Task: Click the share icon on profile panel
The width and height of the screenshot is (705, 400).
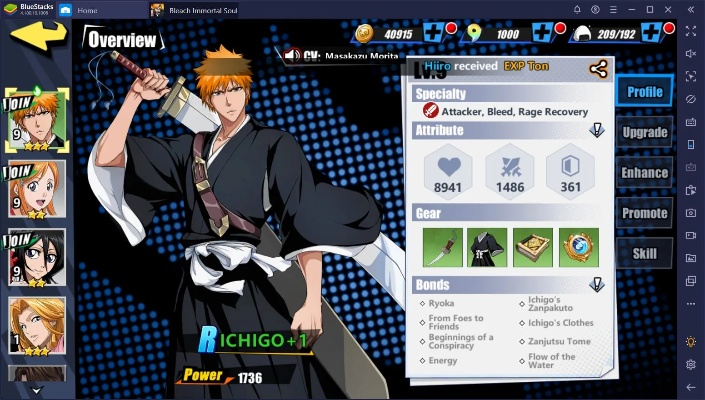Action: click(598, 69)
